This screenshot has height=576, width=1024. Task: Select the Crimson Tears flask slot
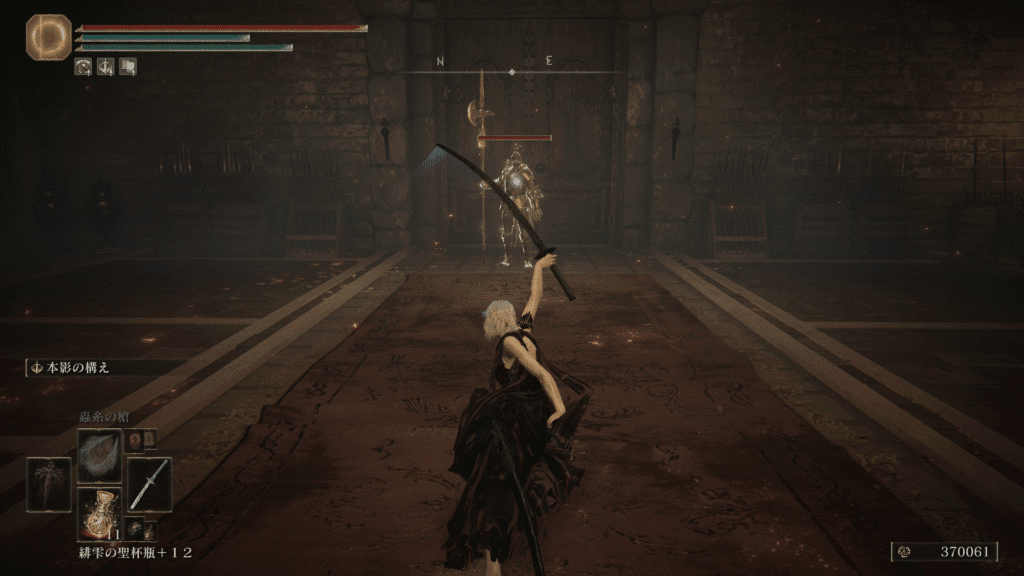tap(100, 513)
